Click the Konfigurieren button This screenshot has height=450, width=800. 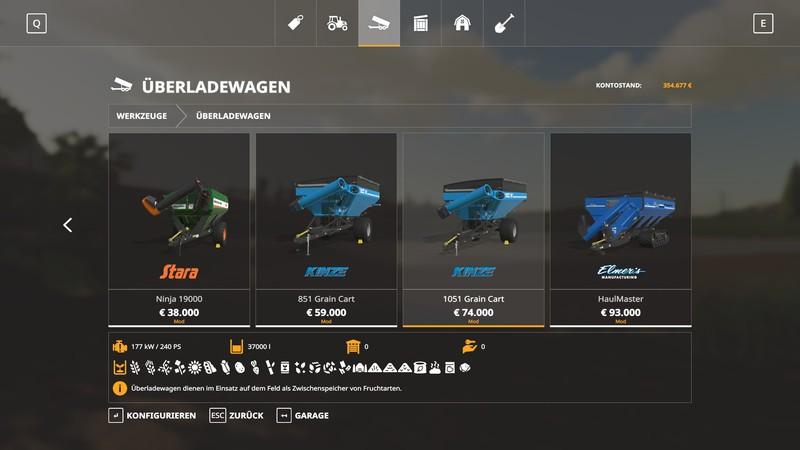pos(153,415)
